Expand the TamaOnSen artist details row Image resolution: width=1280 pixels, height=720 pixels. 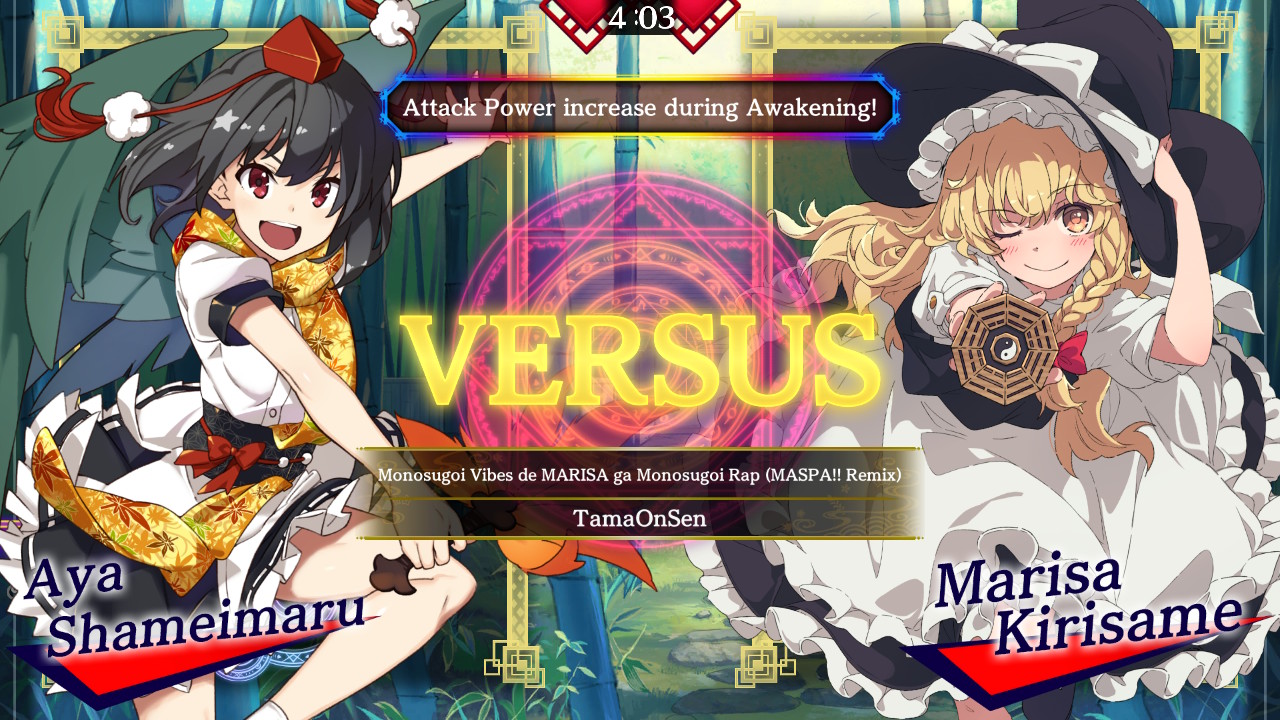point(640,518)
